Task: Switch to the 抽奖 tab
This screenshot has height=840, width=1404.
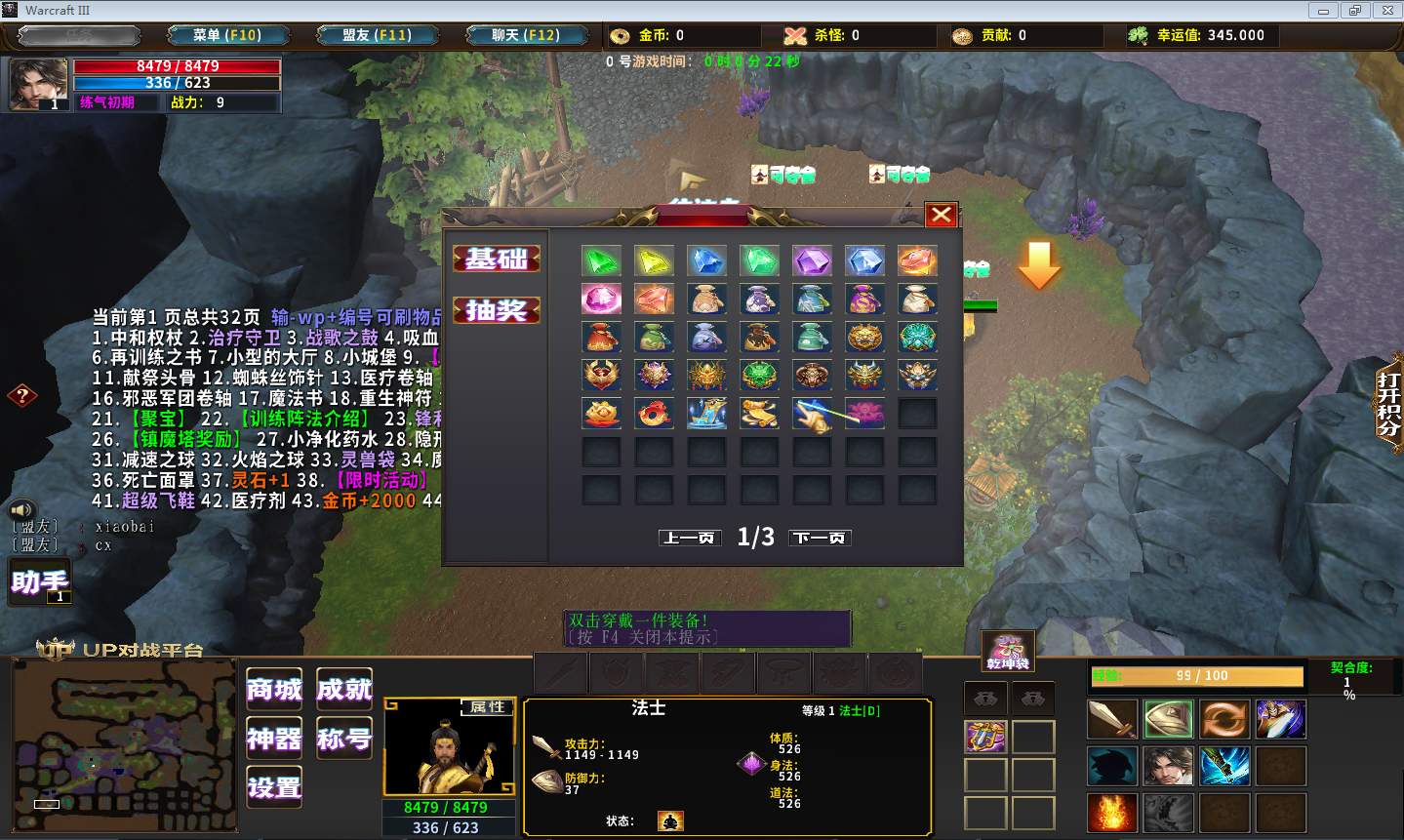Action: [497, 310]
